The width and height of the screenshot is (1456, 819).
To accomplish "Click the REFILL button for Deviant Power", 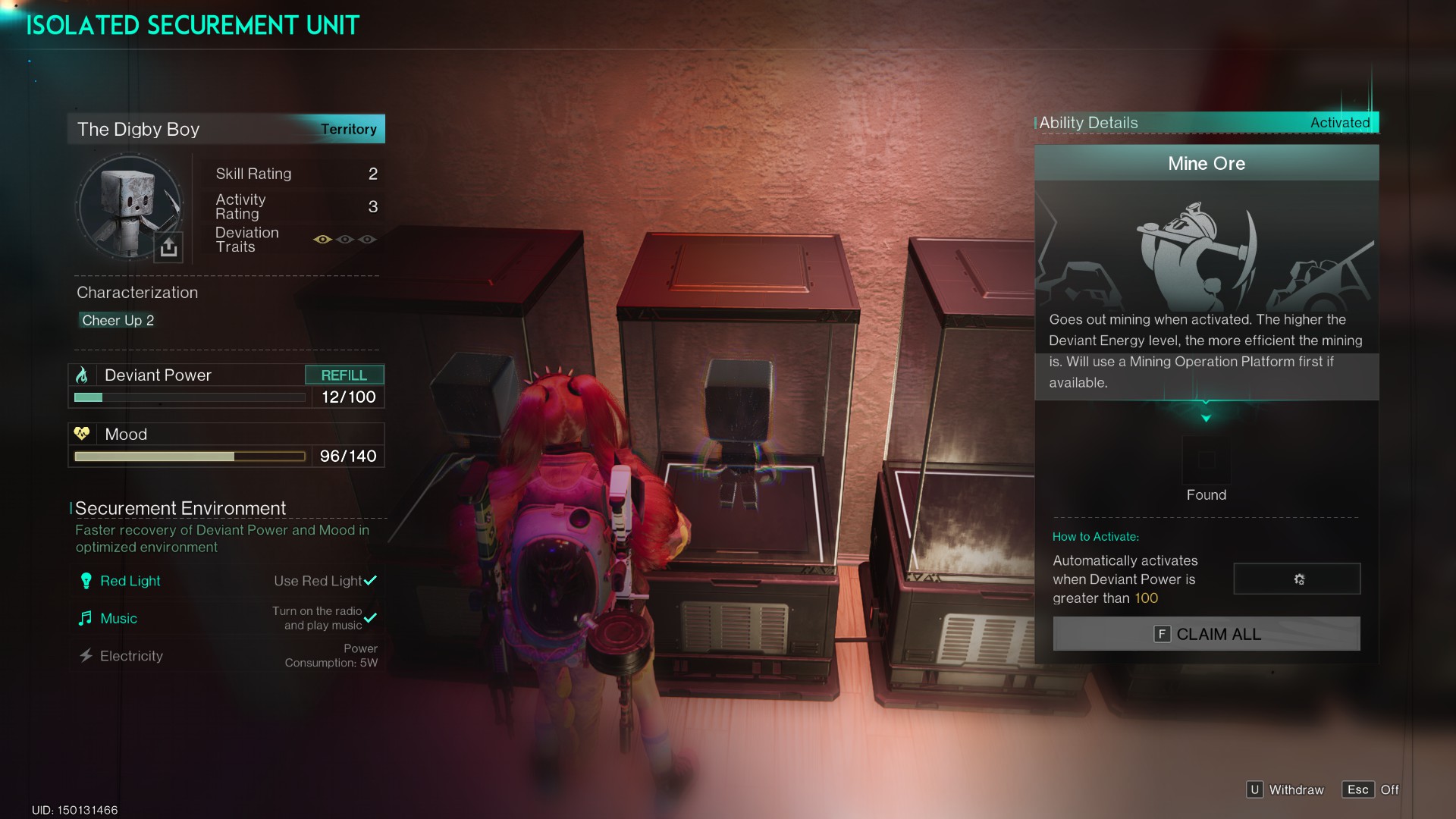I will coord(344,374).
